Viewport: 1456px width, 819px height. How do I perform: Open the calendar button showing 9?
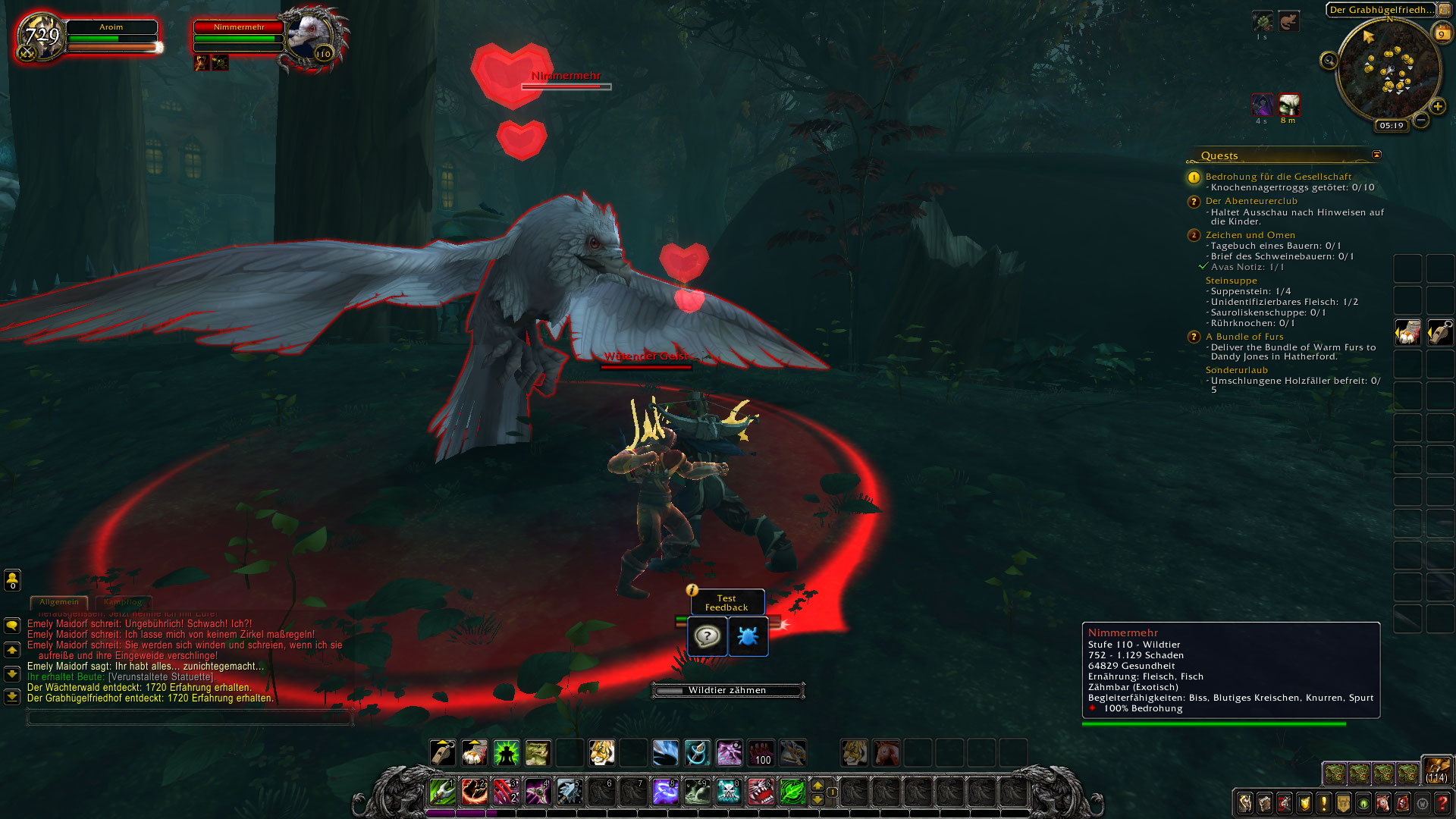click(1441, 33)
